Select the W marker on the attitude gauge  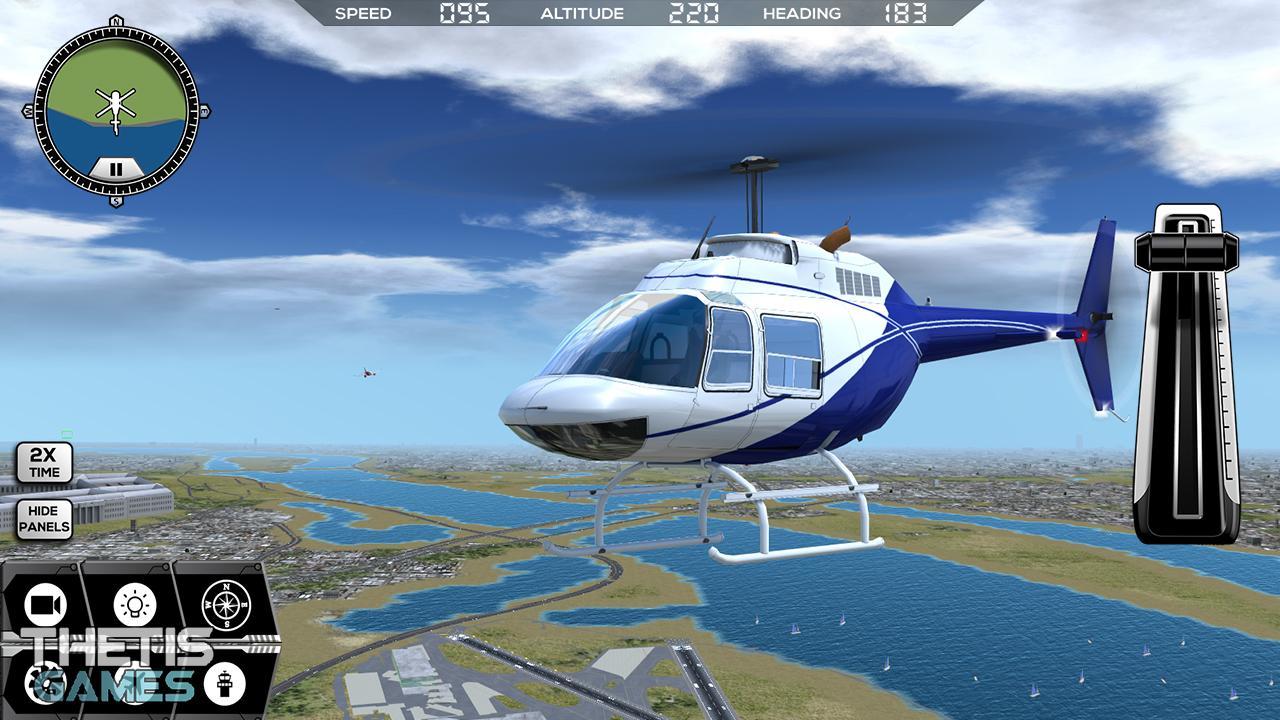click(28, 111)
